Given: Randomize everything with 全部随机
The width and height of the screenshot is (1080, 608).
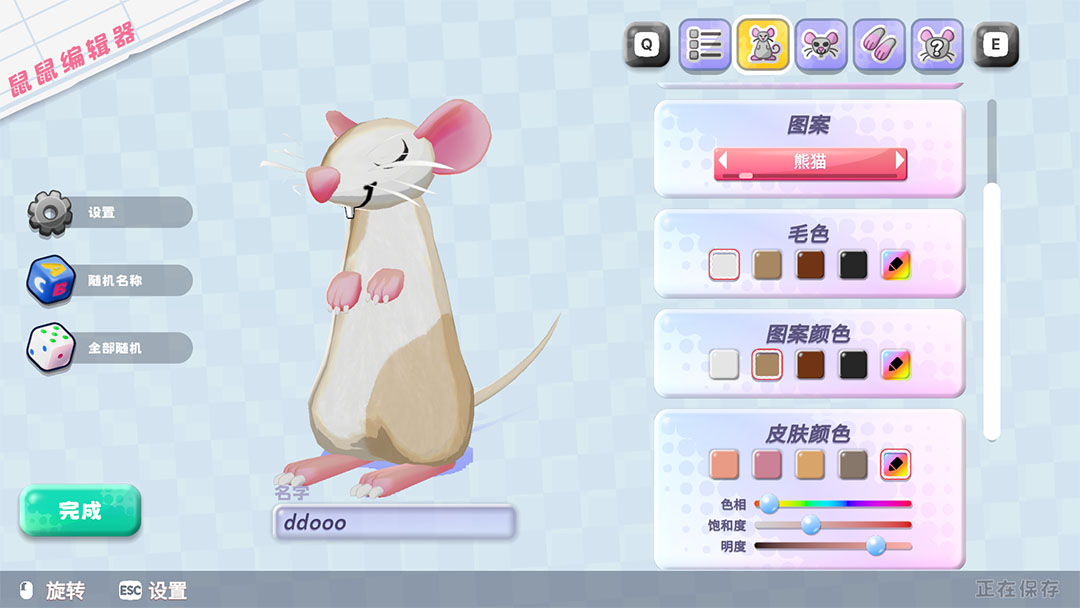Looking at the screenshot, I should tap(112, 348).
